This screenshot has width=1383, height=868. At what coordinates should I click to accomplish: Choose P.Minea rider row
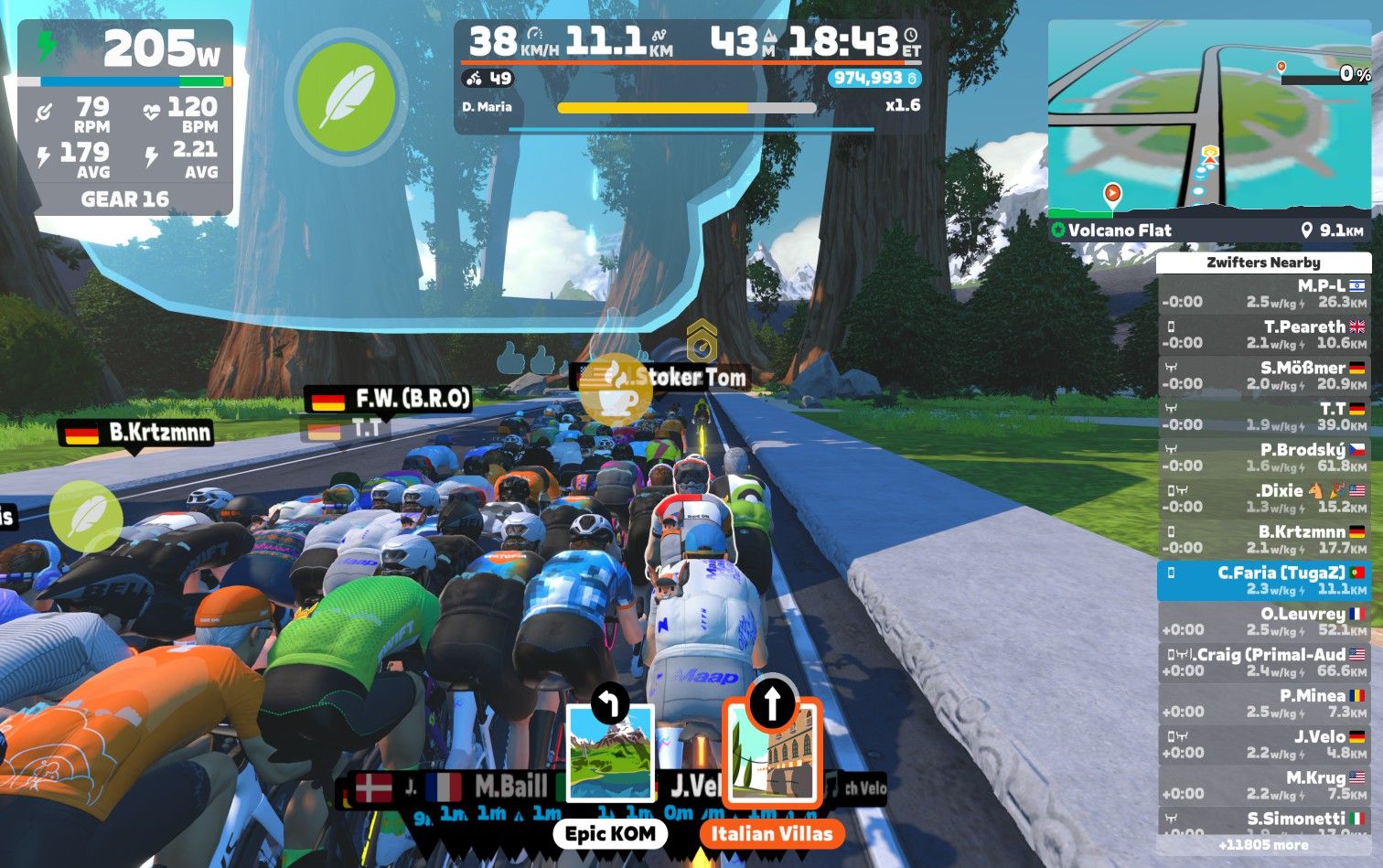click(x=1263, y=703)
